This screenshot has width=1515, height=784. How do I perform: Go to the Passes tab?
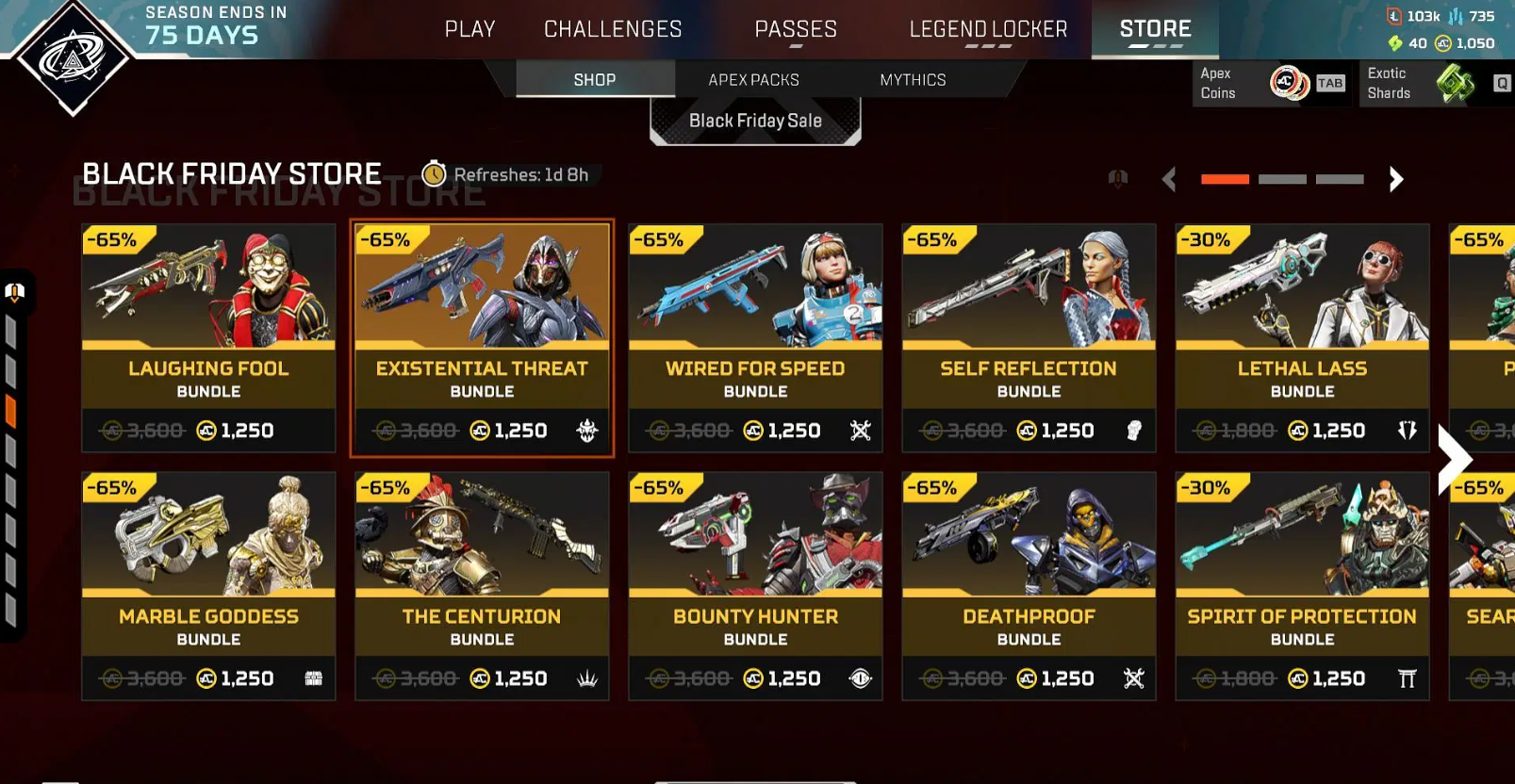tap(796, 29)
